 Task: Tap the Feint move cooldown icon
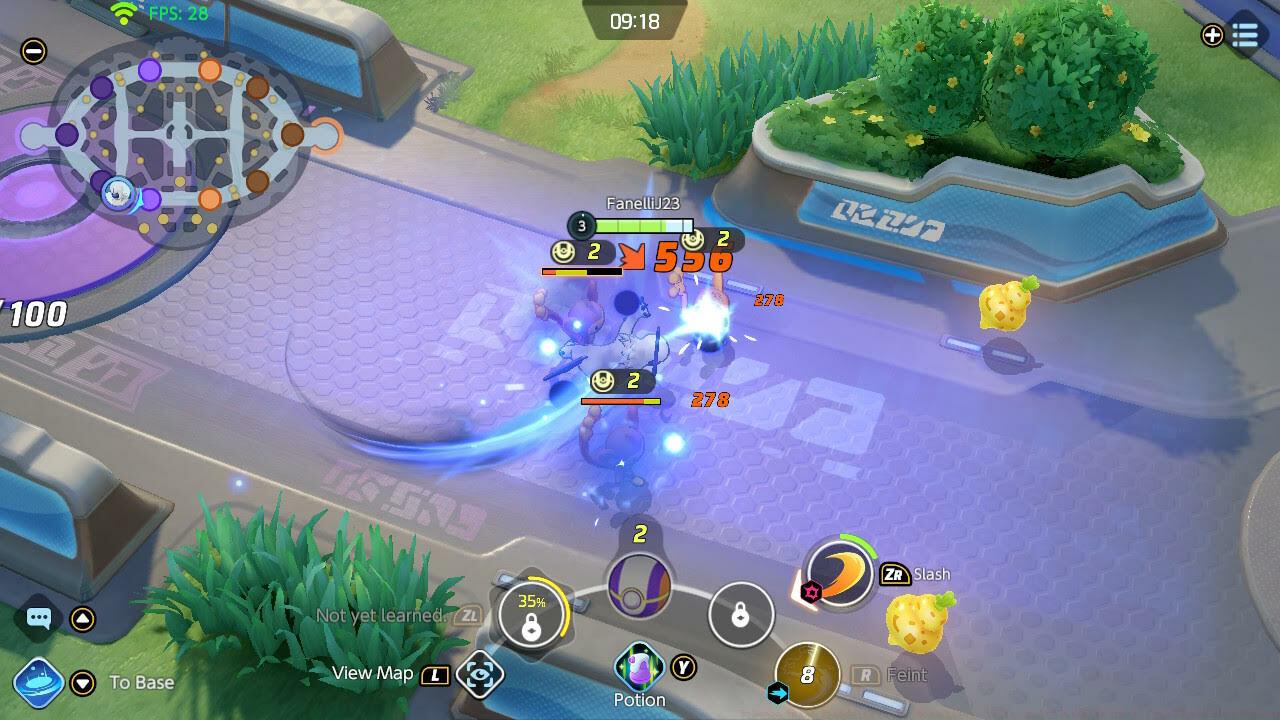tap(807, 676)
